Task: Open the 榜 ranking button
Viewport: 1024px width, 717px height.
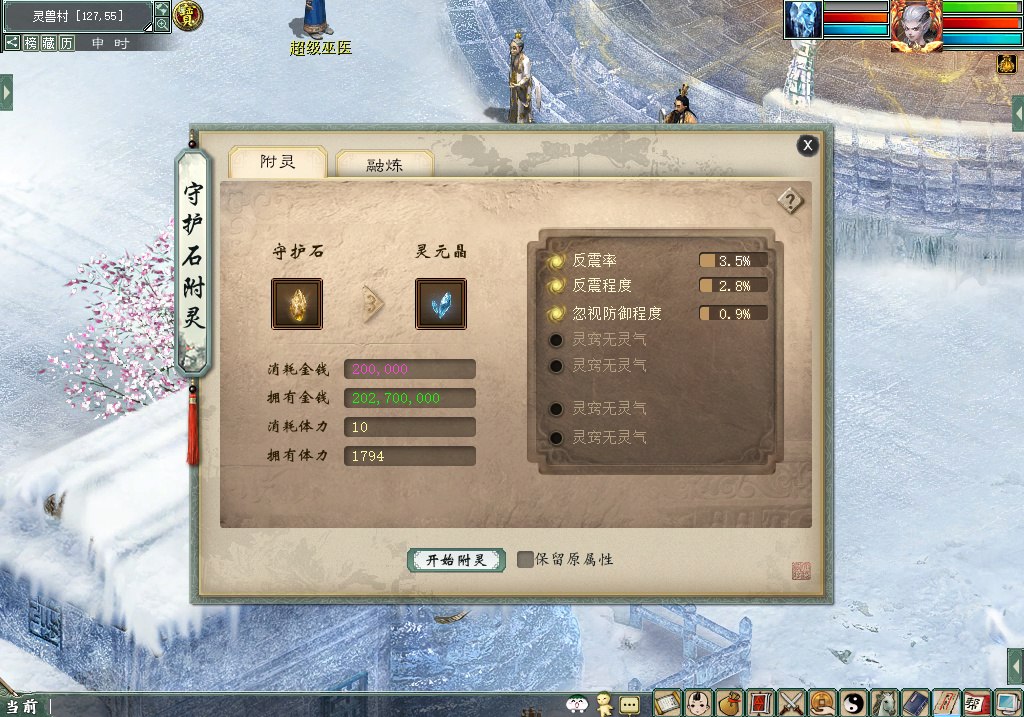Action: point(31,43)
